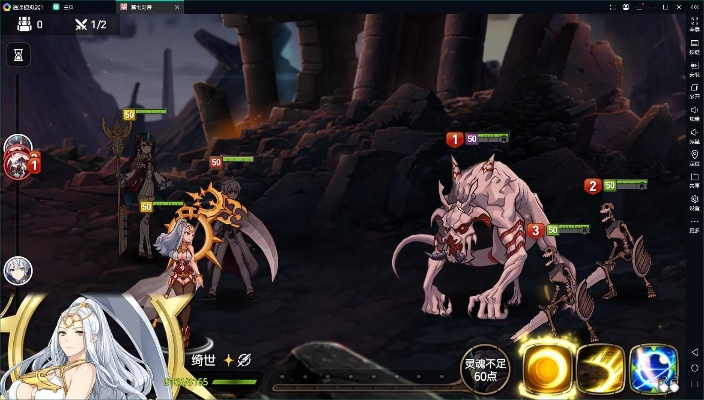Use the yellow slash skill

601,367
